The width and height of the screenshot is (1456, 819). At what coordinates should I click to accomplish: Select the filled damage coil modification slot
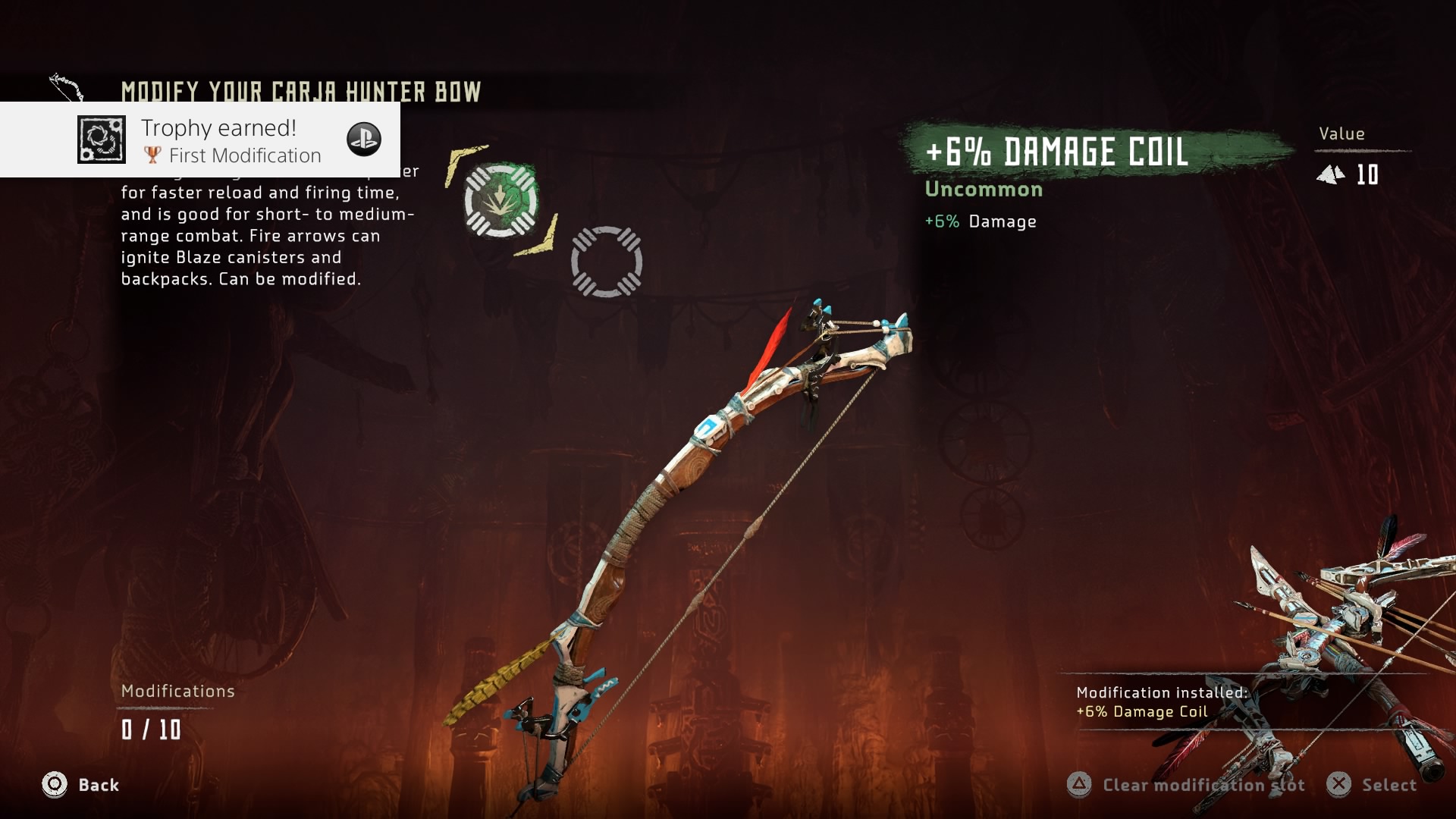500,200
